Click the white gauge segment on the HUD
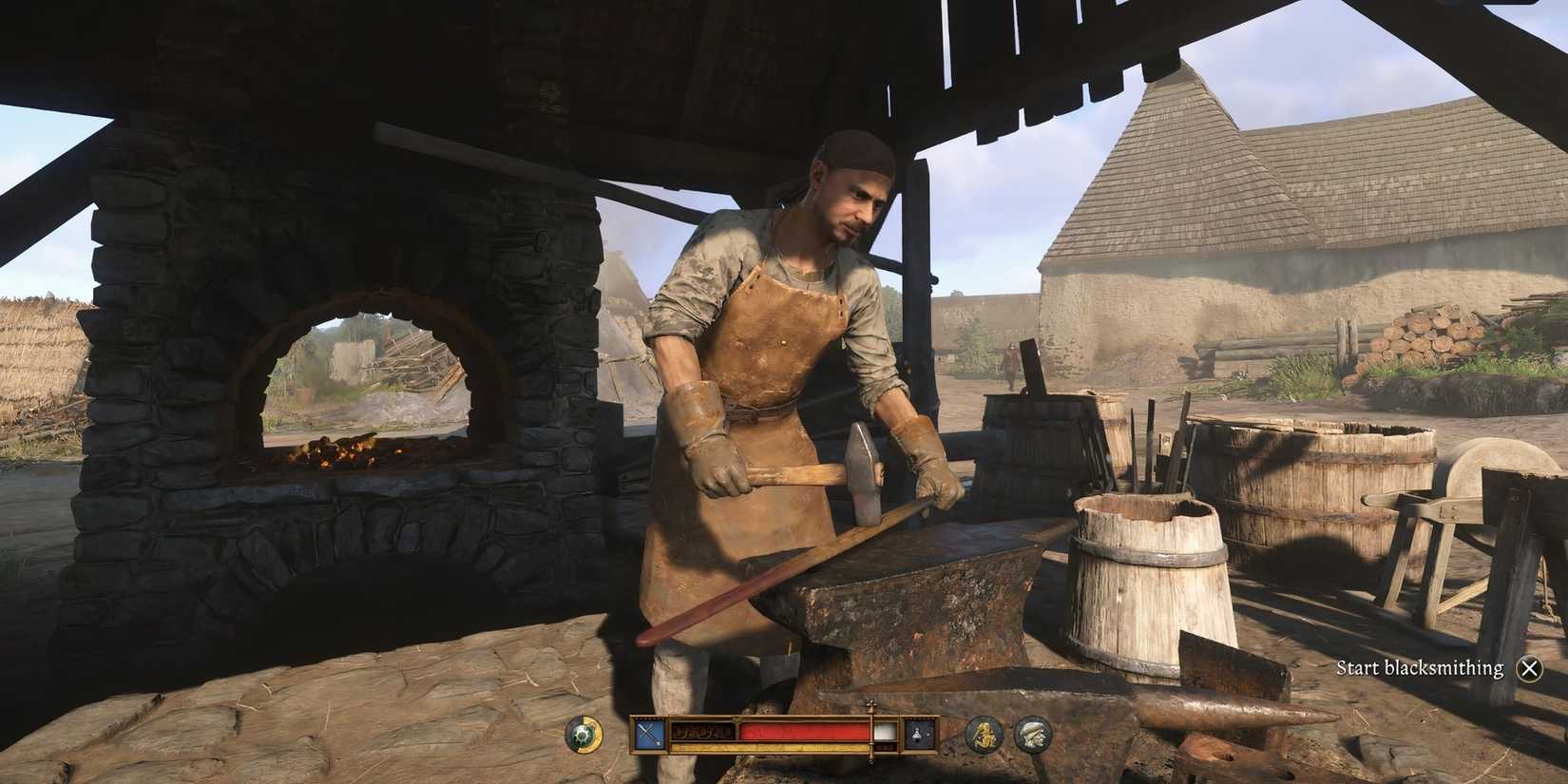This screenshot has width=1568, height=784. 886,732
